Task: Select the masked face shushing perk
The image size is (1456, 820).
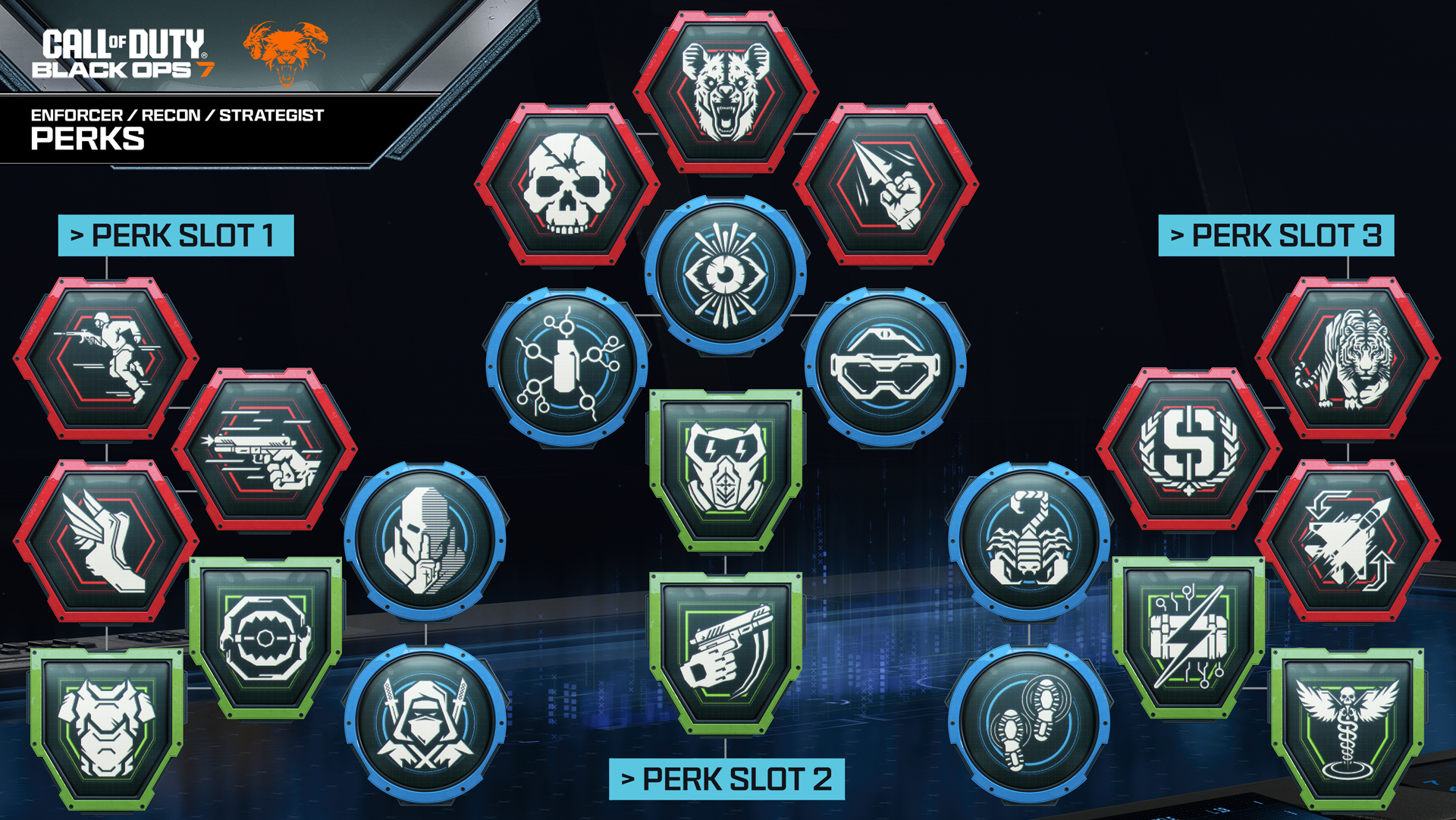Action: (425, 541)
